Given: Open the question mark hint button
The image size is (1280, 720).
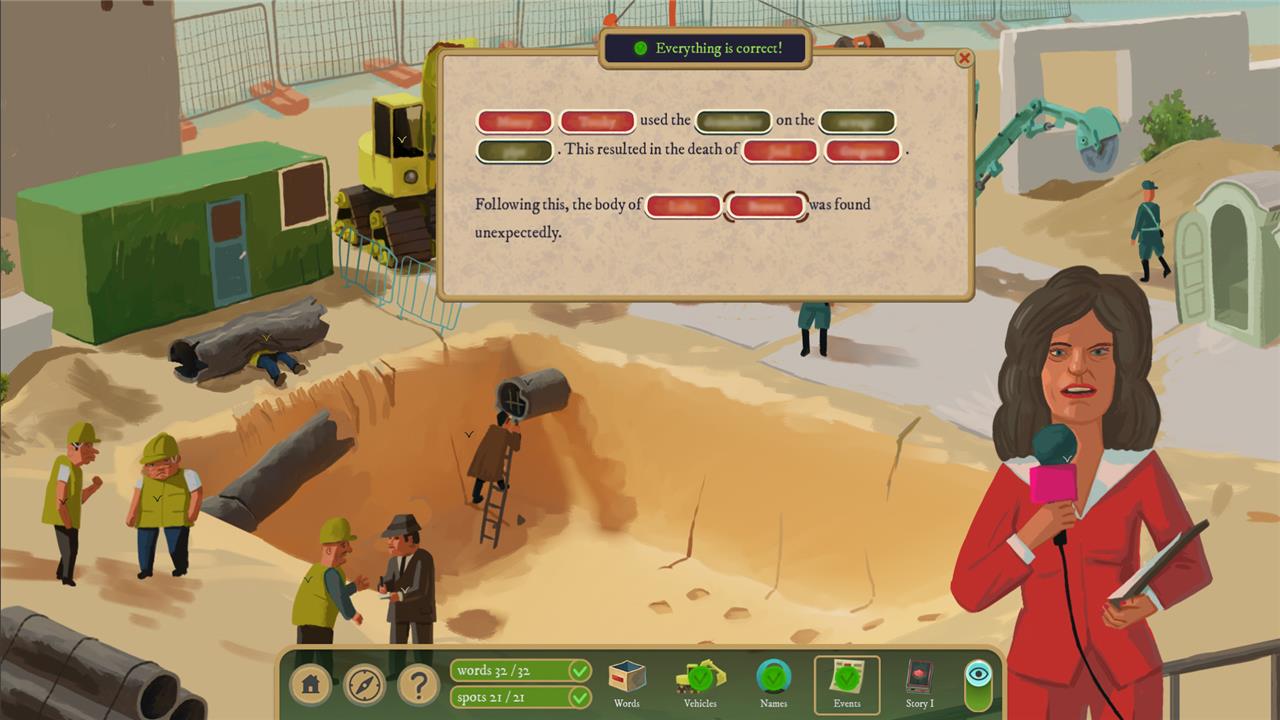Looking at the screenshot, I should click(x=419, y=685).
